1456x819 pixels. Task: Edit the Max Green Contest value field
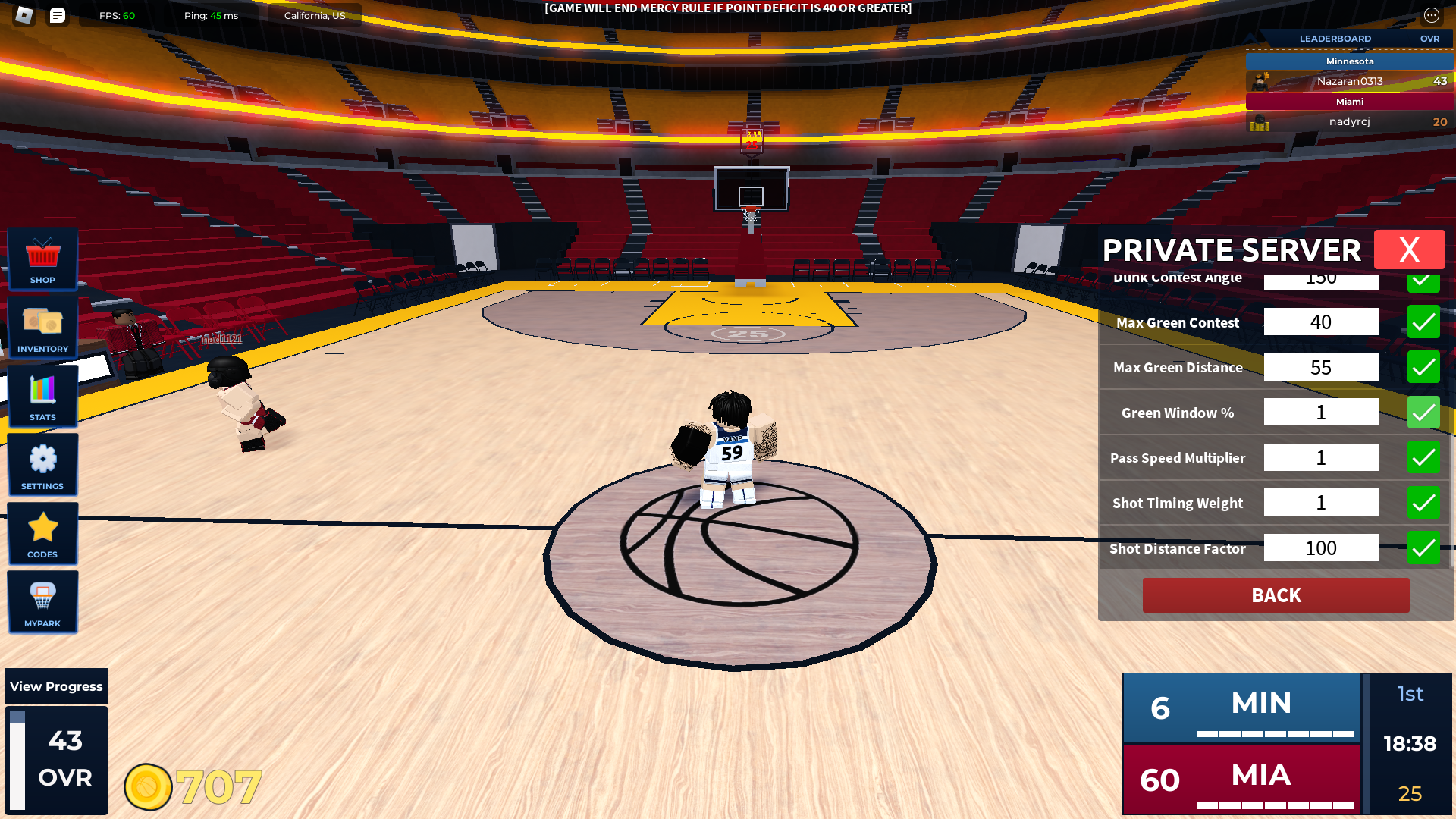1321,322
